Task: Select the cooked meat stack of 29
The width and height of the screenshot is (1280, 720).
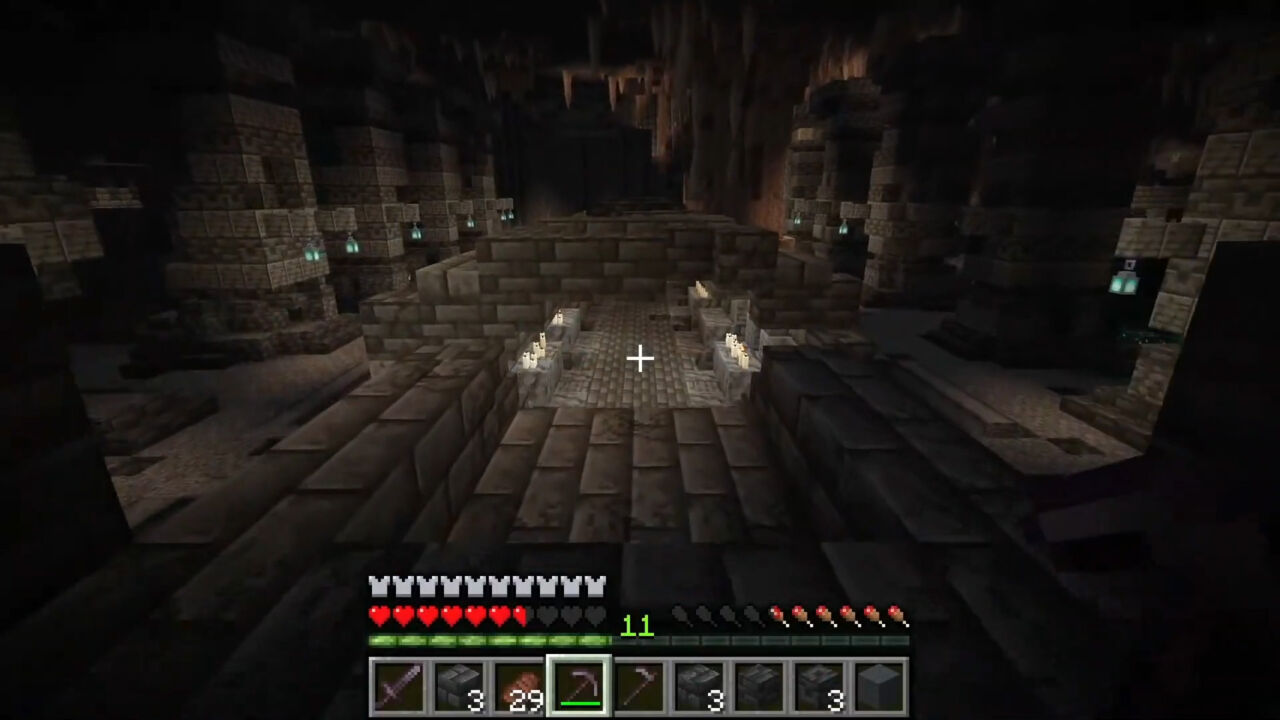Action: click(520, 687)
